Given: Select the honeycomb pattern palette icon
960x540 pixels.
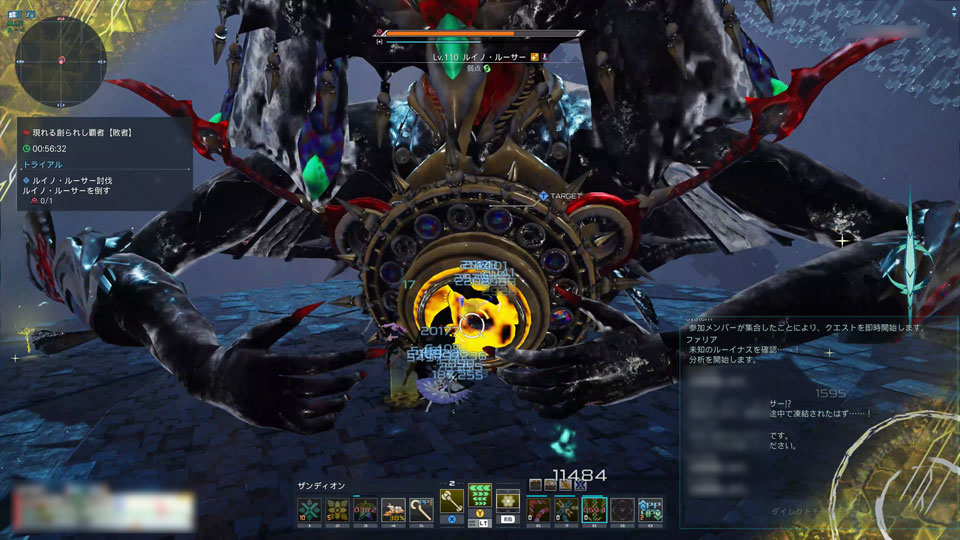Looking at the screenshot, I should click(x=509, y=502).
